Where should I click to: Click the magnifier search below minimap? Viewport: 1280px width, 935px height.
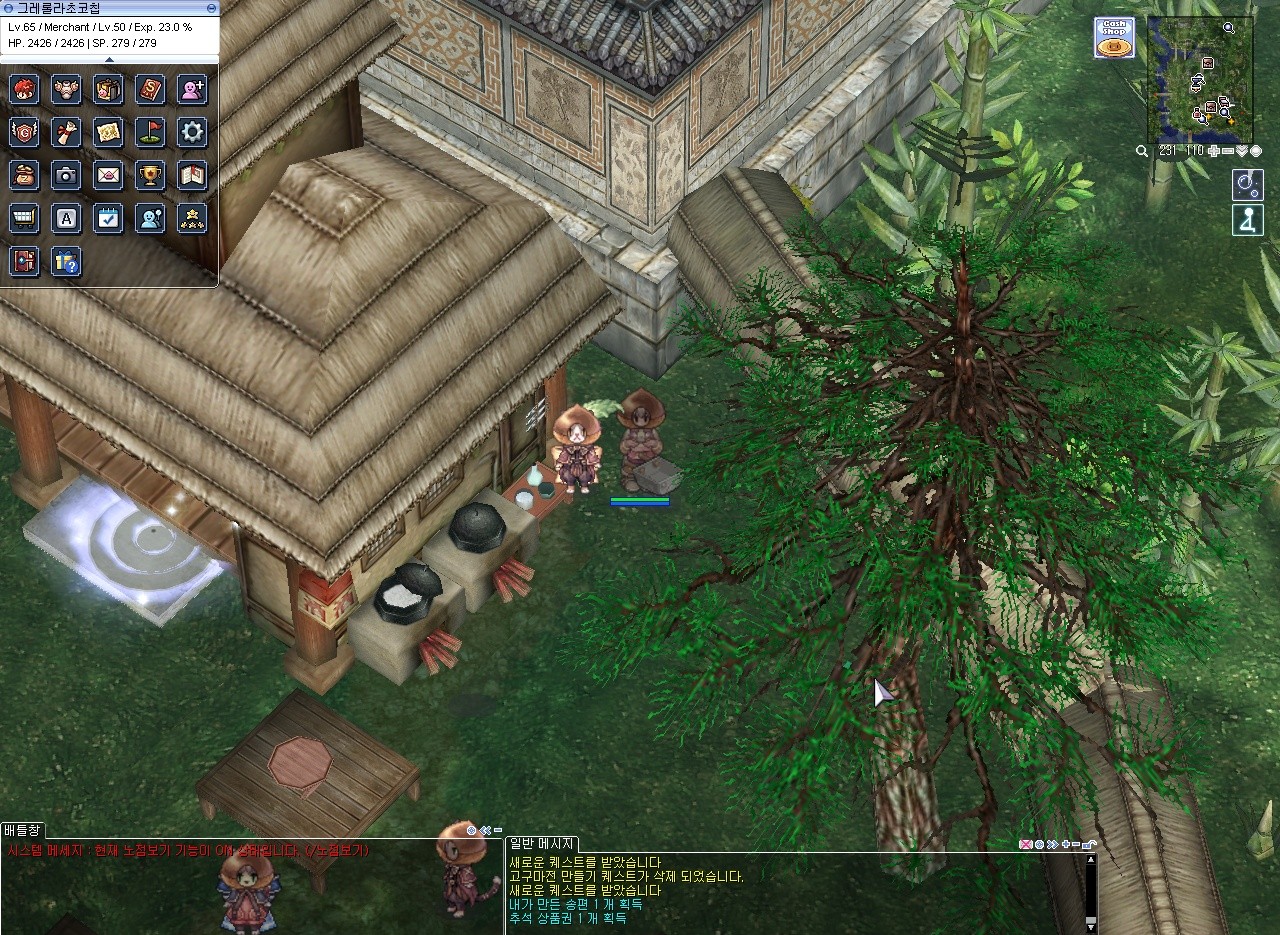(x=1142, y=151)
